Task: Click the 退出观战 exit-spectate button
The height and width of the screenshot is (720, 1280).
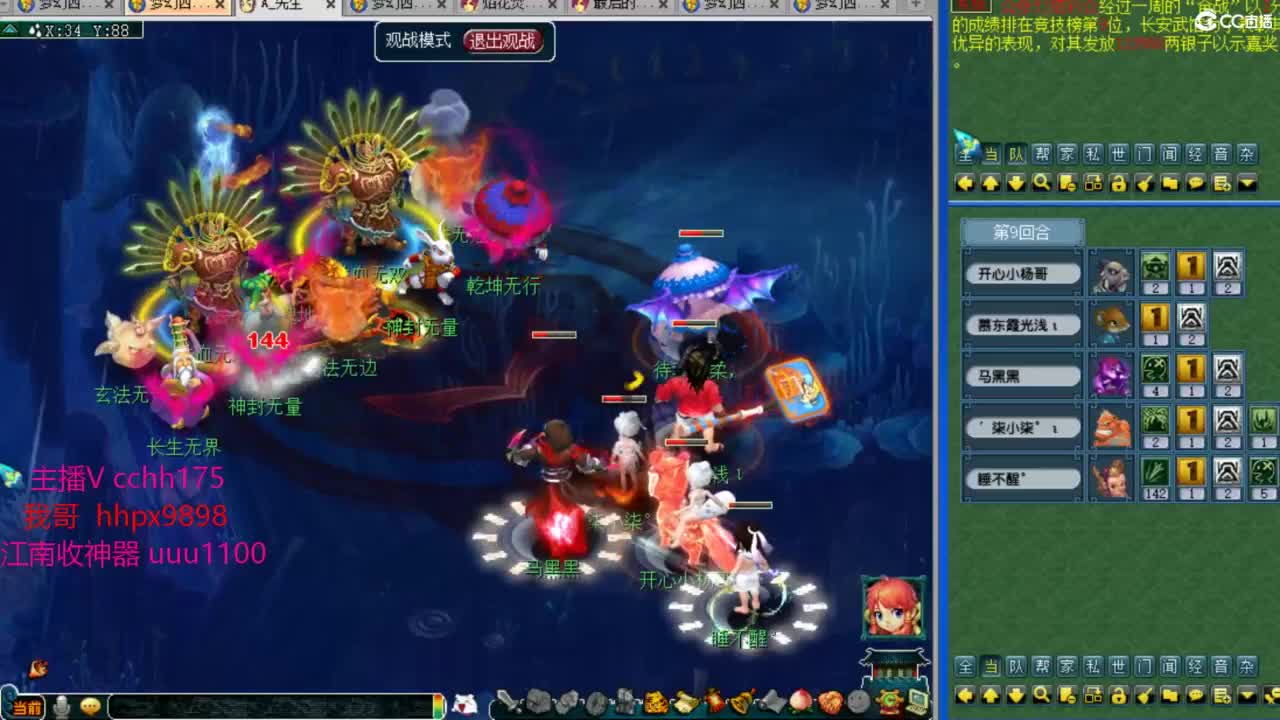Action: pyautogui.click(x=505, y=43)
